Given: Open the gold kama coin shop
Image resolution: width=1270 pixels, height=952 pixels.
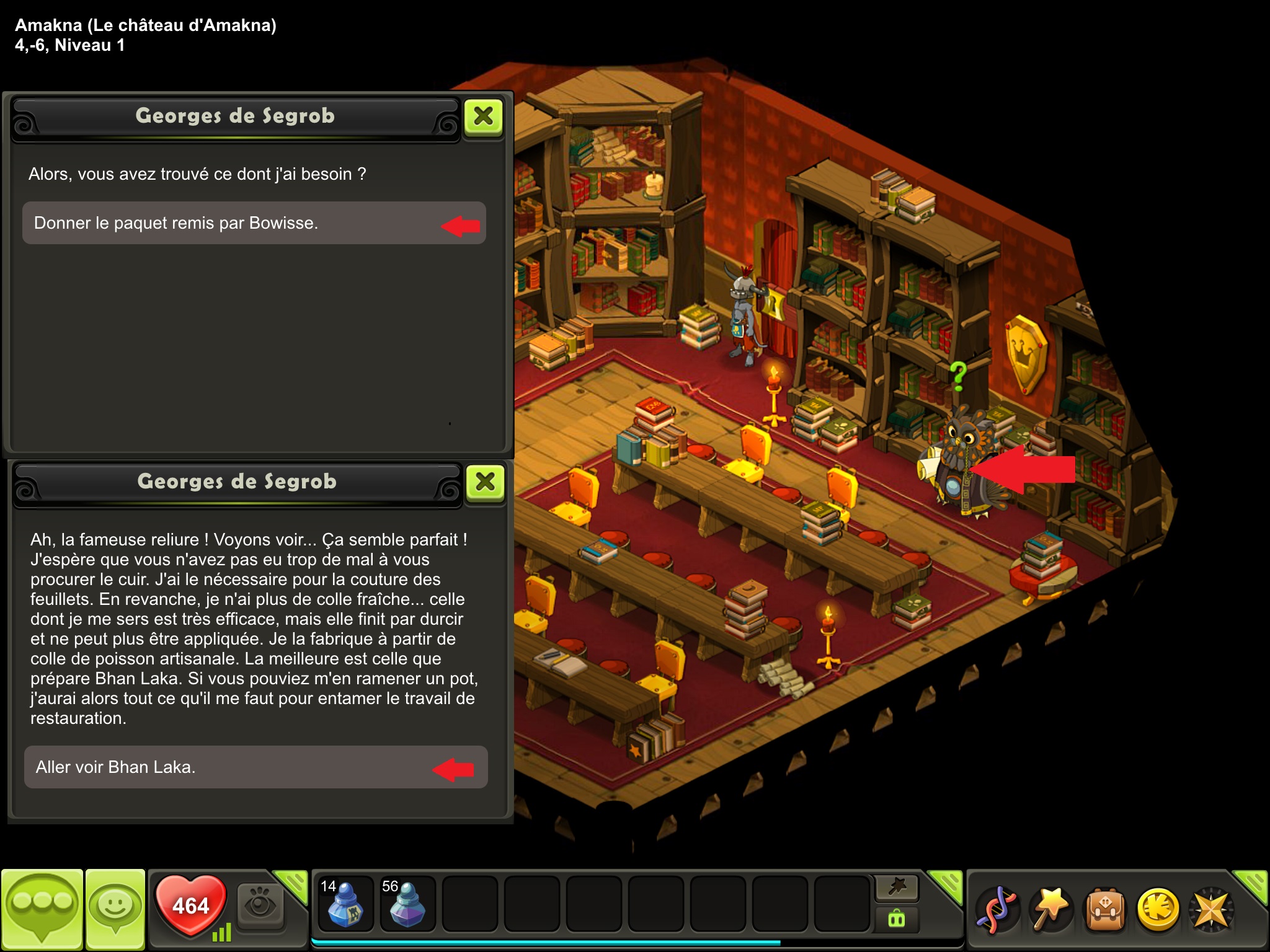Looking at the screenshot, I should (1158, 909).
